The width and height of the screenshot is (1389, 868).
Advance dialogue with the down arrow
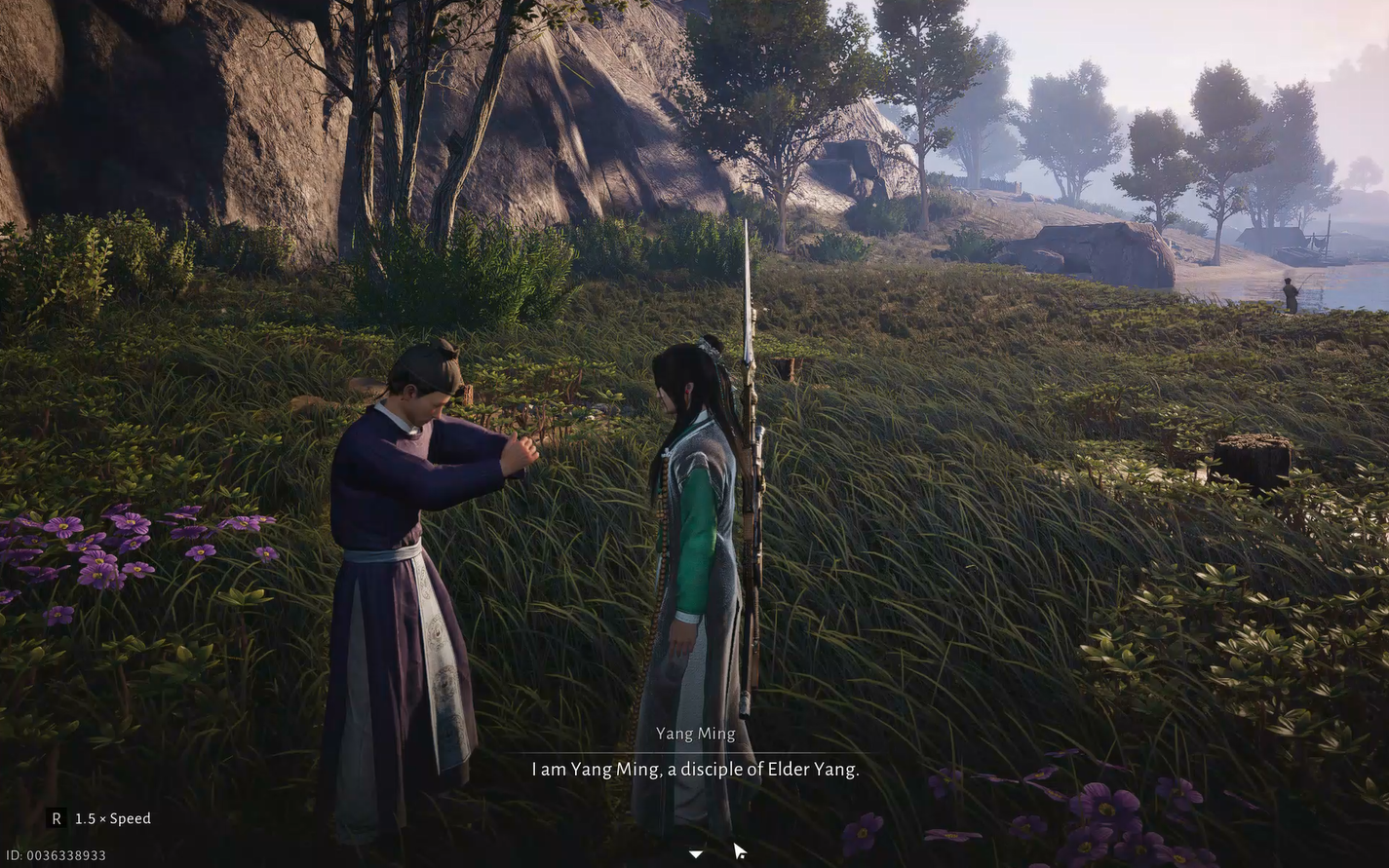pyautogui.click(x=695, y=854)
